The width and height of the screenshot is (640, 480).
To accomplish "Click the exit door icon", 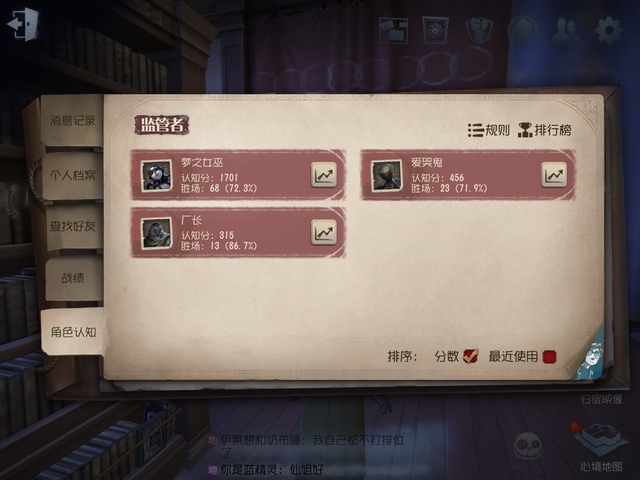I will (23, 24).
